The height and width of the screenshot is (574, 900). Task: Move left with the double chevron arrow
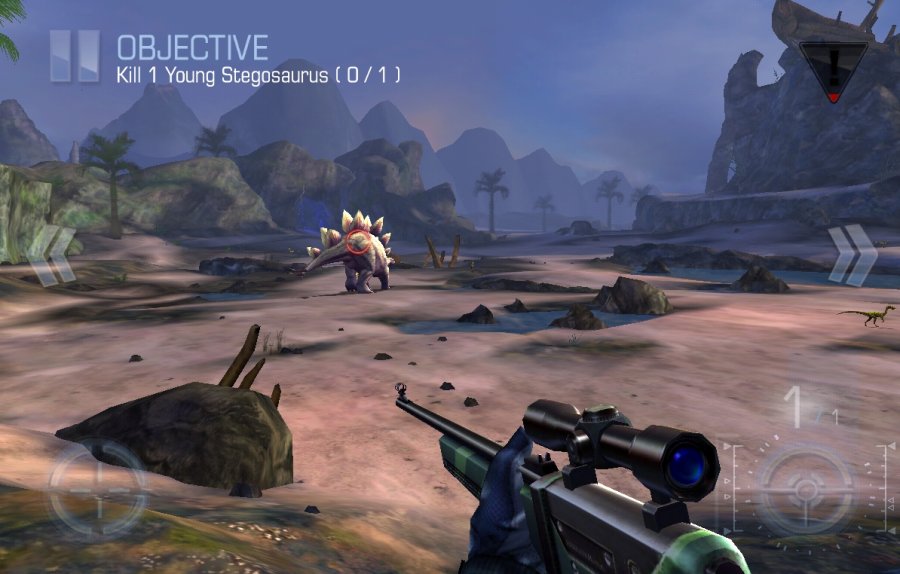click(x=51, y=256)
